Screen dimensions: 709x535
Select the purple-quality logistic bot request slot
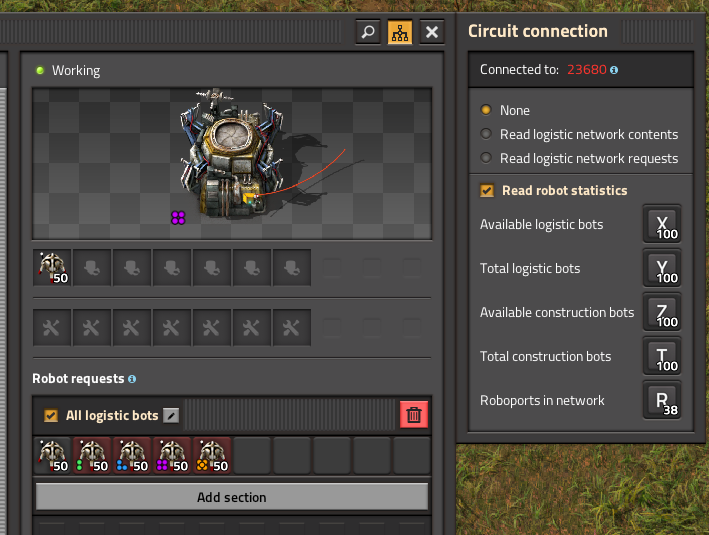click(x=172, y=456)
